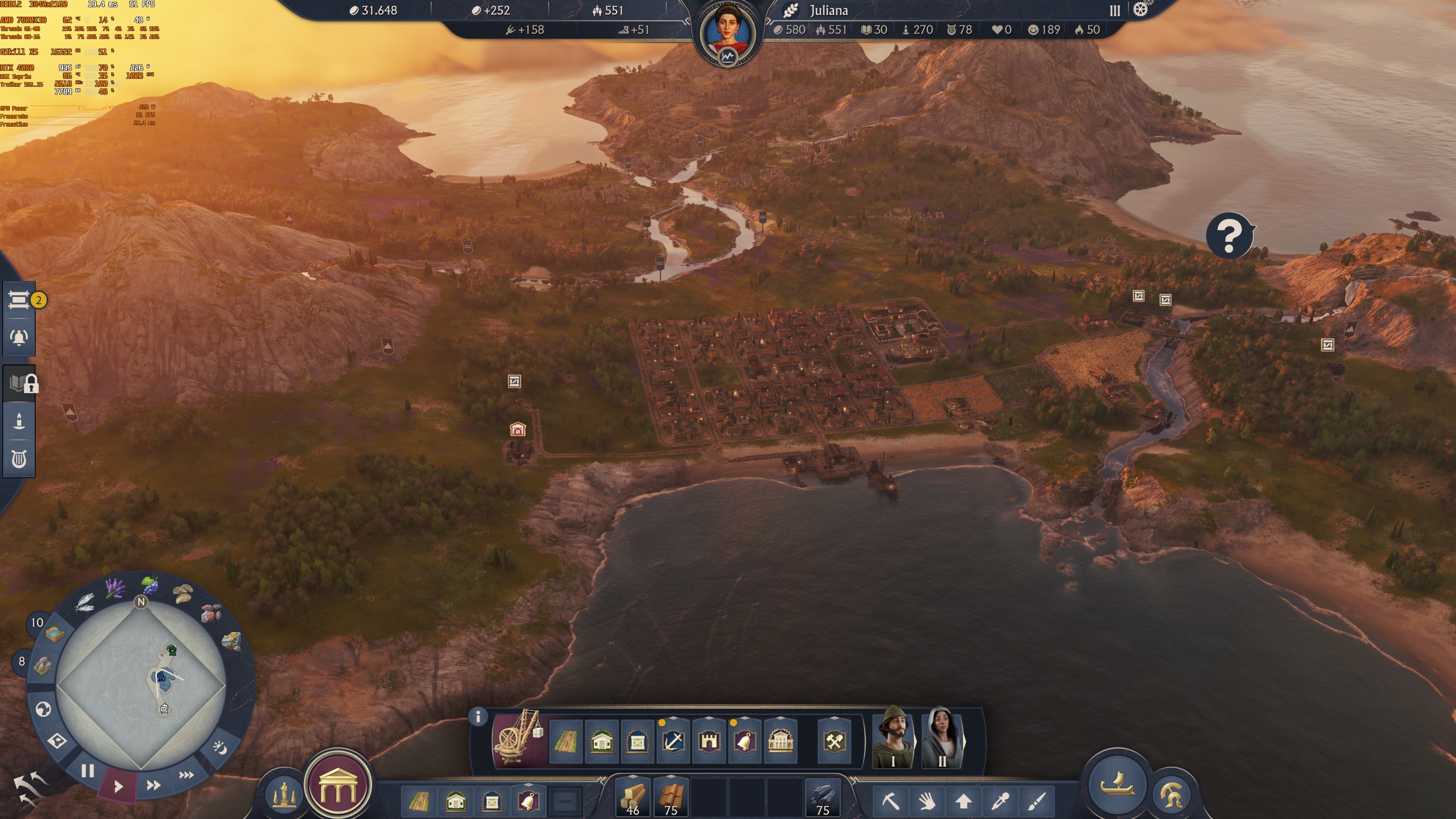Open the lyre icon side panel
This screenshot has height=819, width=1456.
point(19,458)
